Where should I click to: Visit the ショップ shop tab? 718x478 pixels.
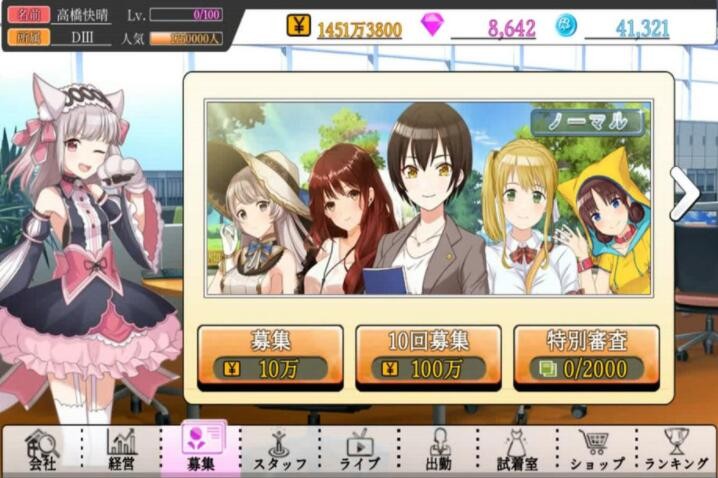598,449
